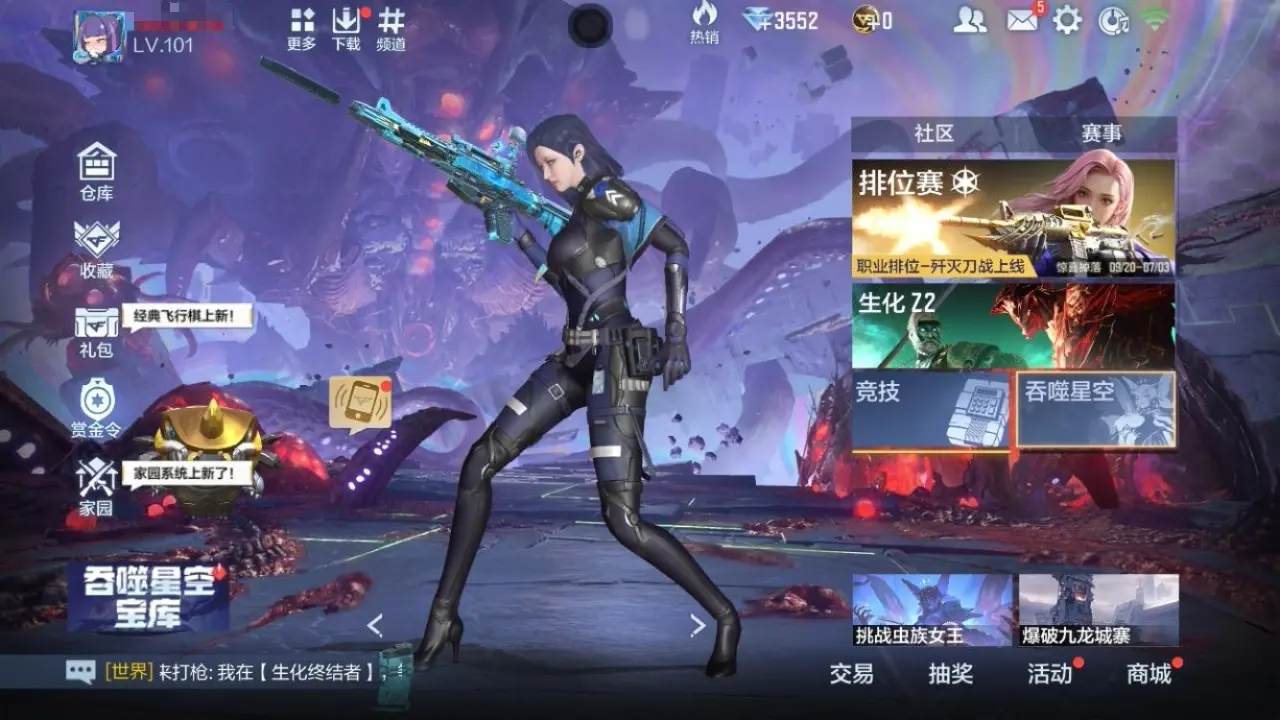Open the 赏金令 bounty pass
The image size is (1280, 720).
point(97,408)
